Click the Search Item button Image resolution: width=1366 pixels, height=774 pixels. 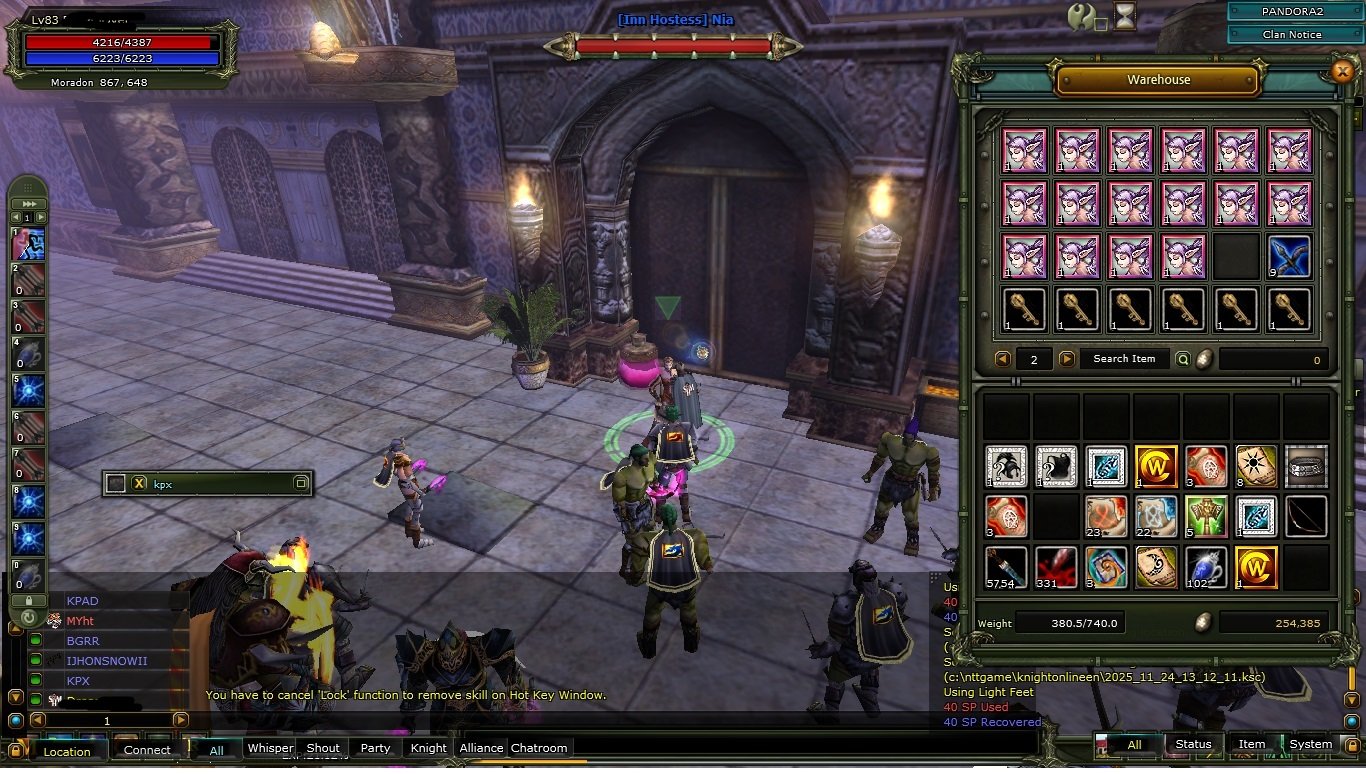click(1124, 359)
